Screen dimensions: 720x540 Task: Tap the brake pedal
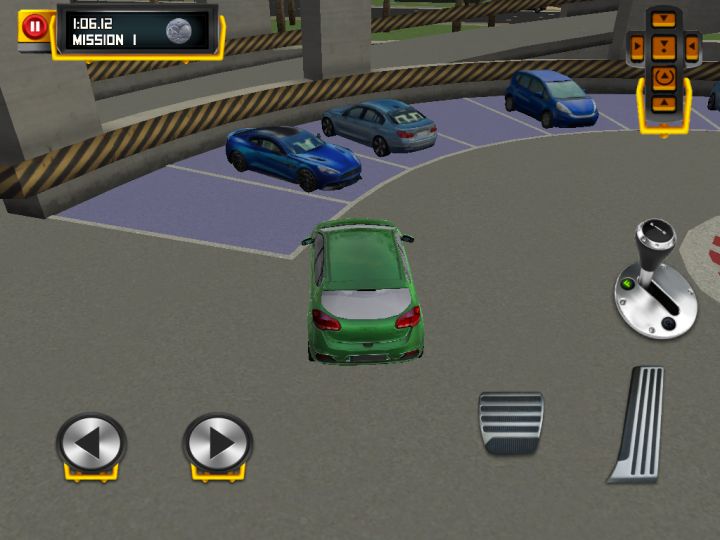point(510,421)
